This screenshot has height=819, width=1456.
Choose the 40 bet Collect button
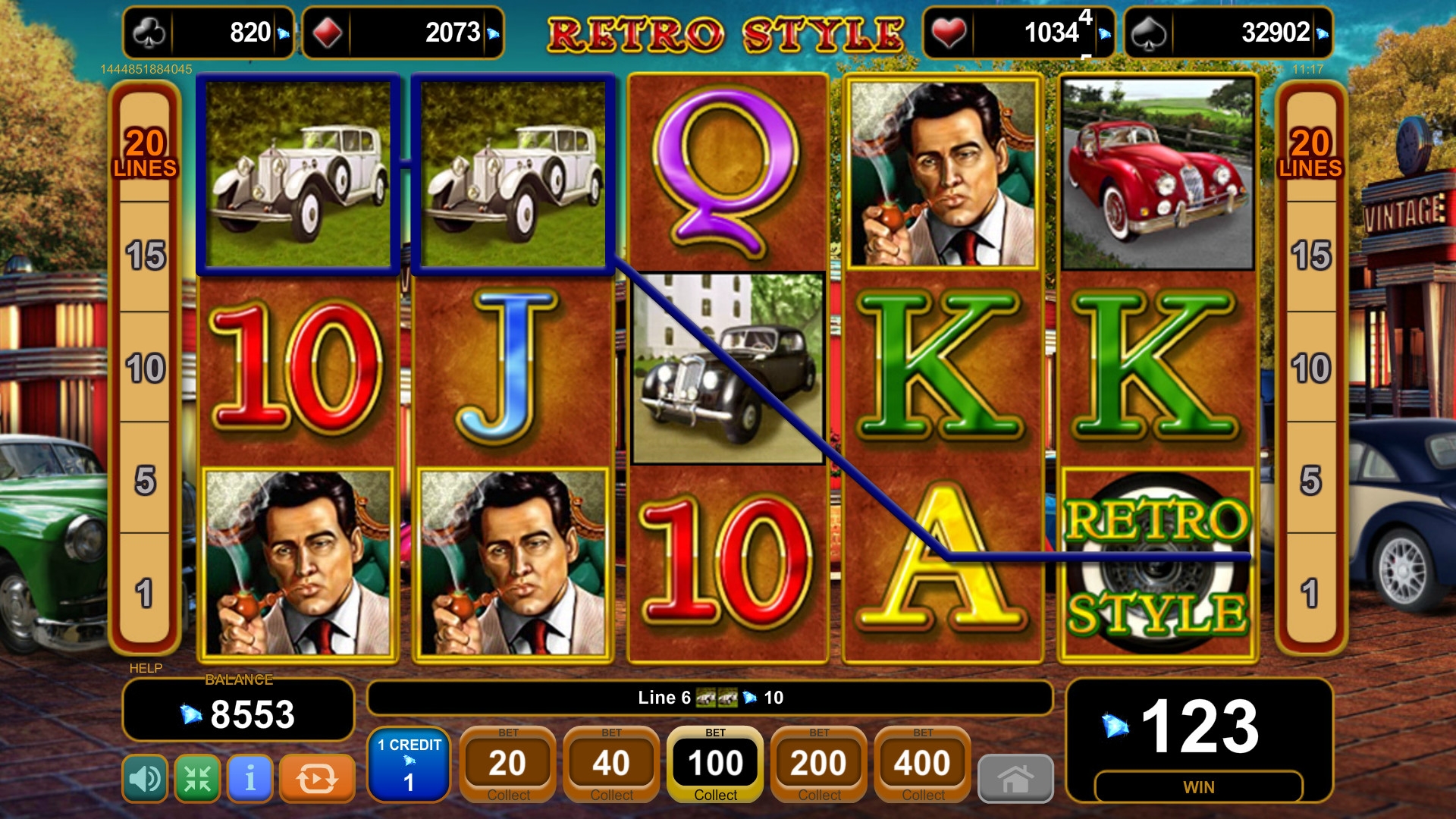(x=611, y=764)
